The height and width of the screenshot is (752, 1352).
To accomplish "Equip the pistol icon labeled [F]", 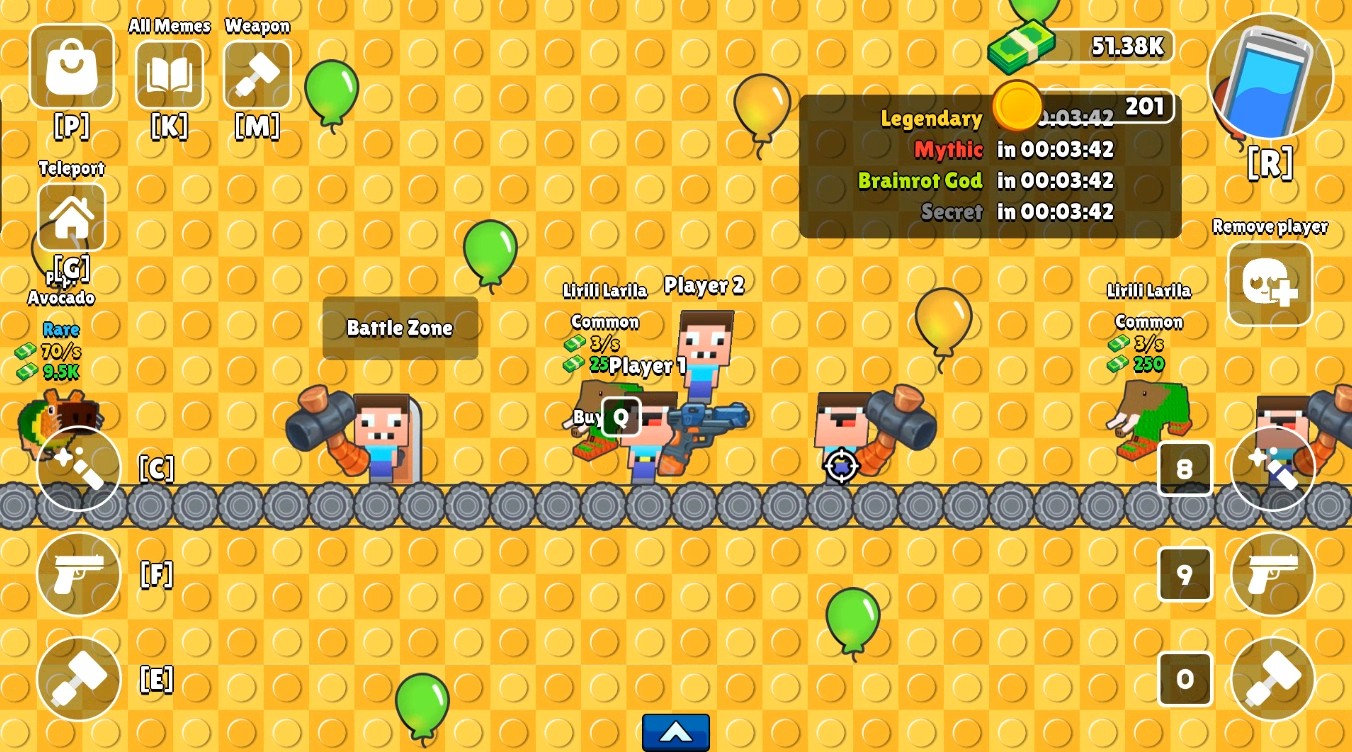I will [79, 574].
